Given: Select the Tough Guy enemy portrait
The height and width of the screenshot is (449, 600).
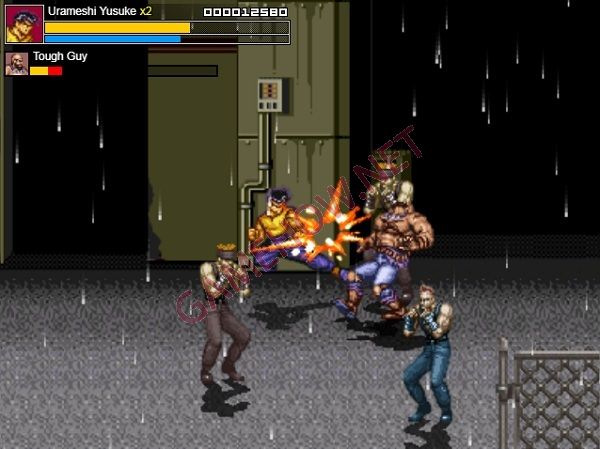Looking at the screenshot, I should 16,64.
